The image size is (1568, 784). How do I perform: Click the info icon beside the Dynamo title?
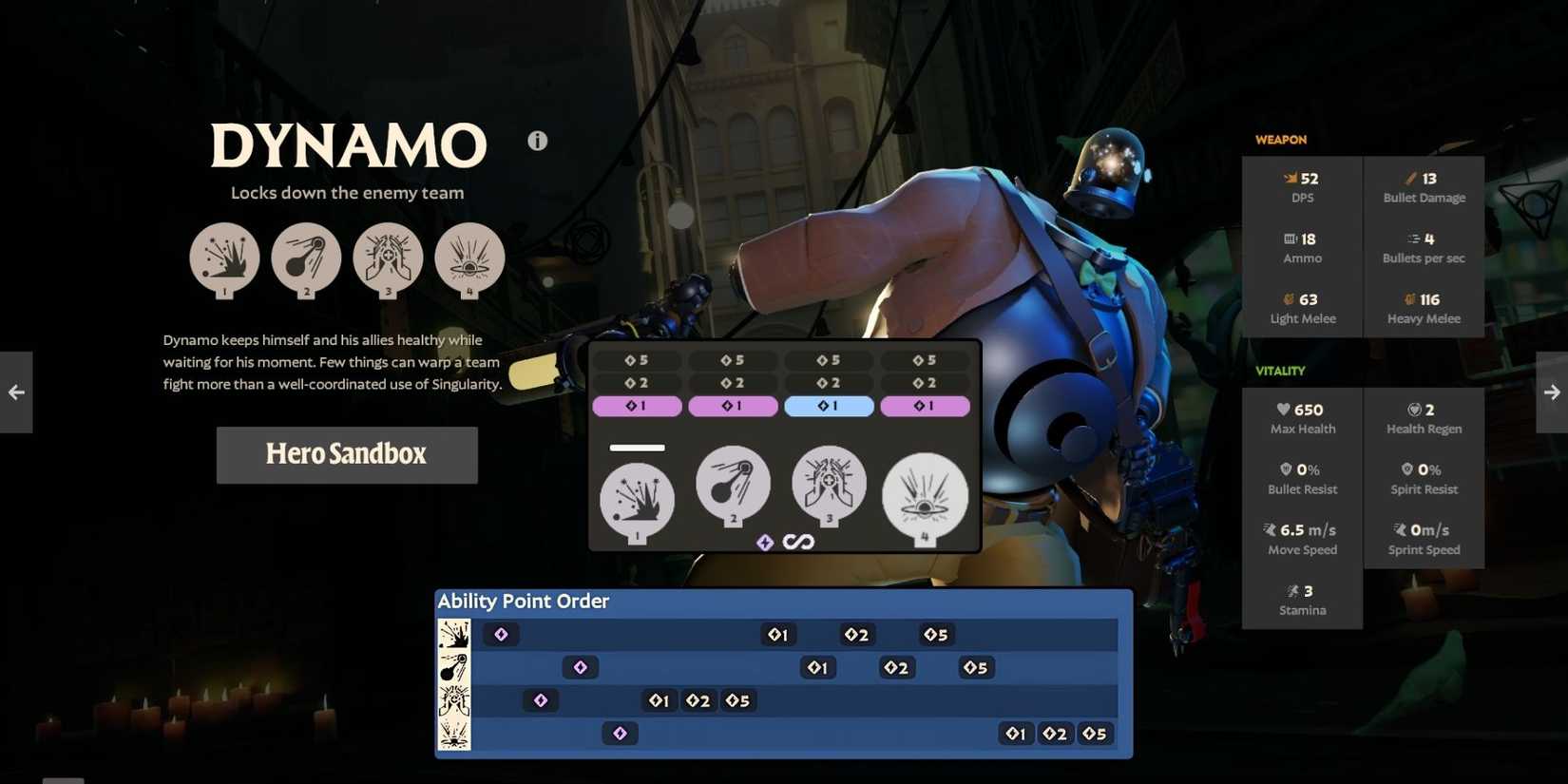(537, 140)
